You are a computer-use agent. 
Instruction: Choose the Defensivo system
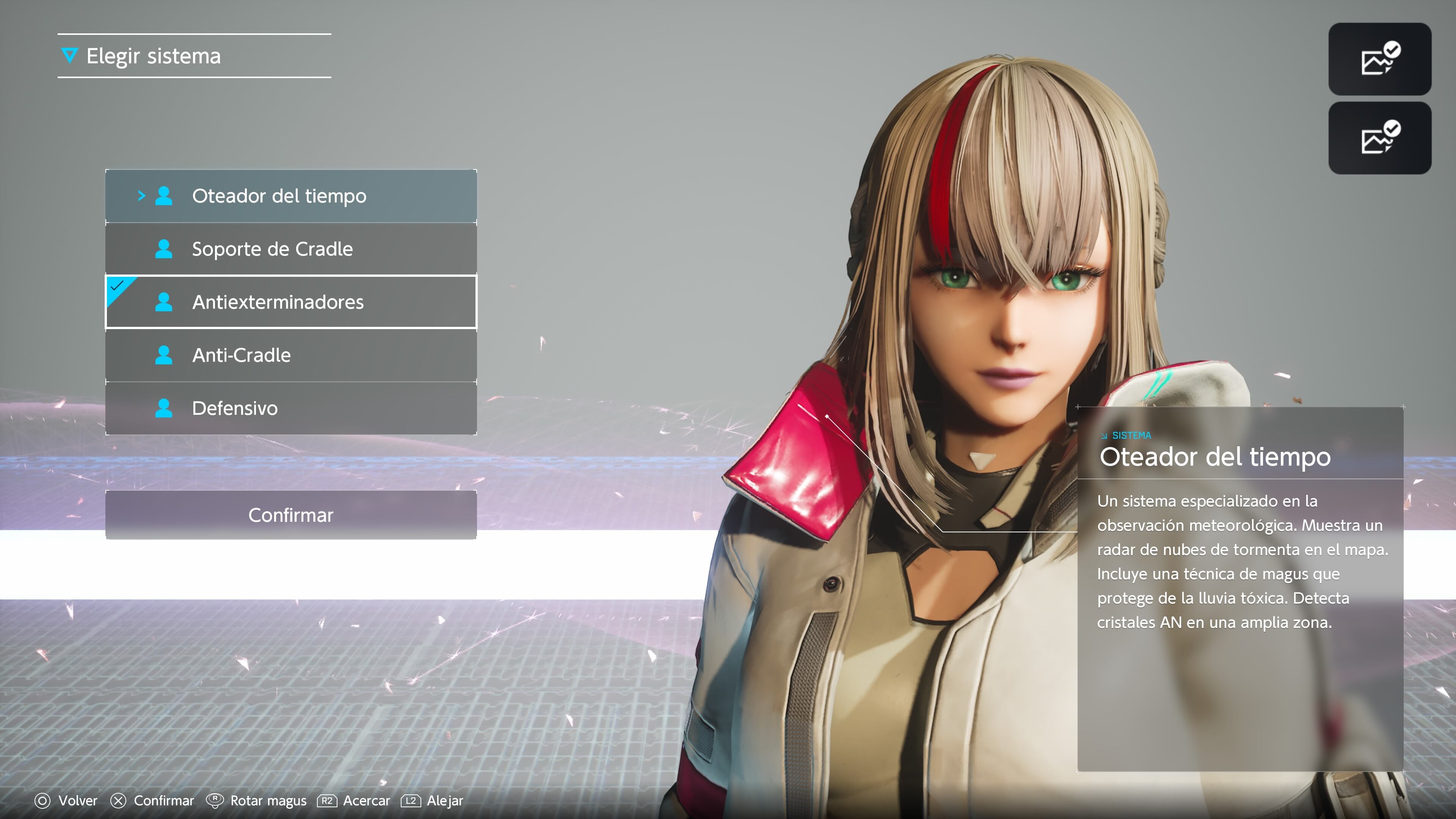290,408
